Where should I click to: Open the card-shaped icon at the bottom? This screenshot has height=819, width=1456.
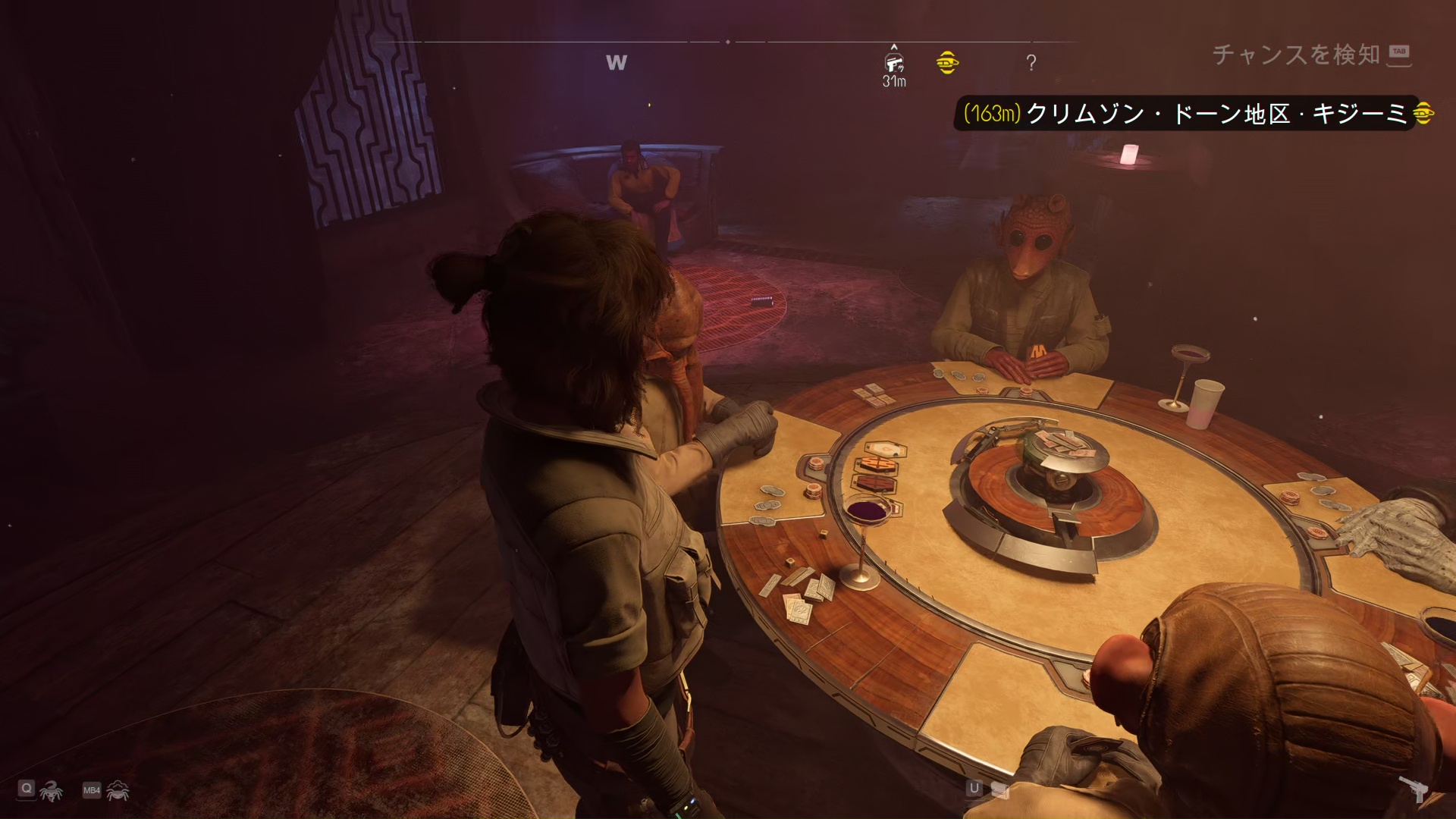pos(999,790)
